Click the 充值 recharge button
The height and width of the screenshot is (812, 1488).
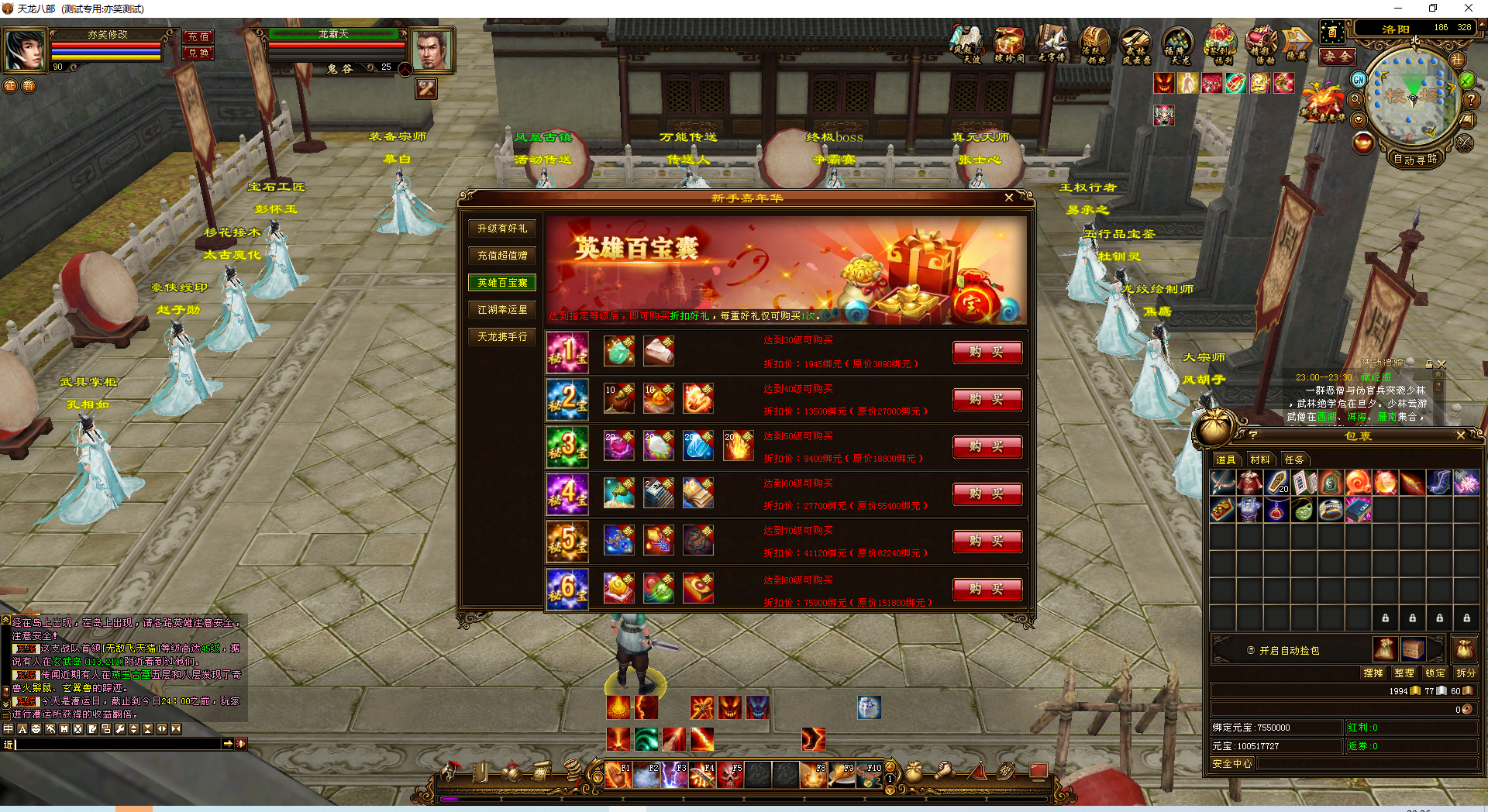(x=198, y=36)
